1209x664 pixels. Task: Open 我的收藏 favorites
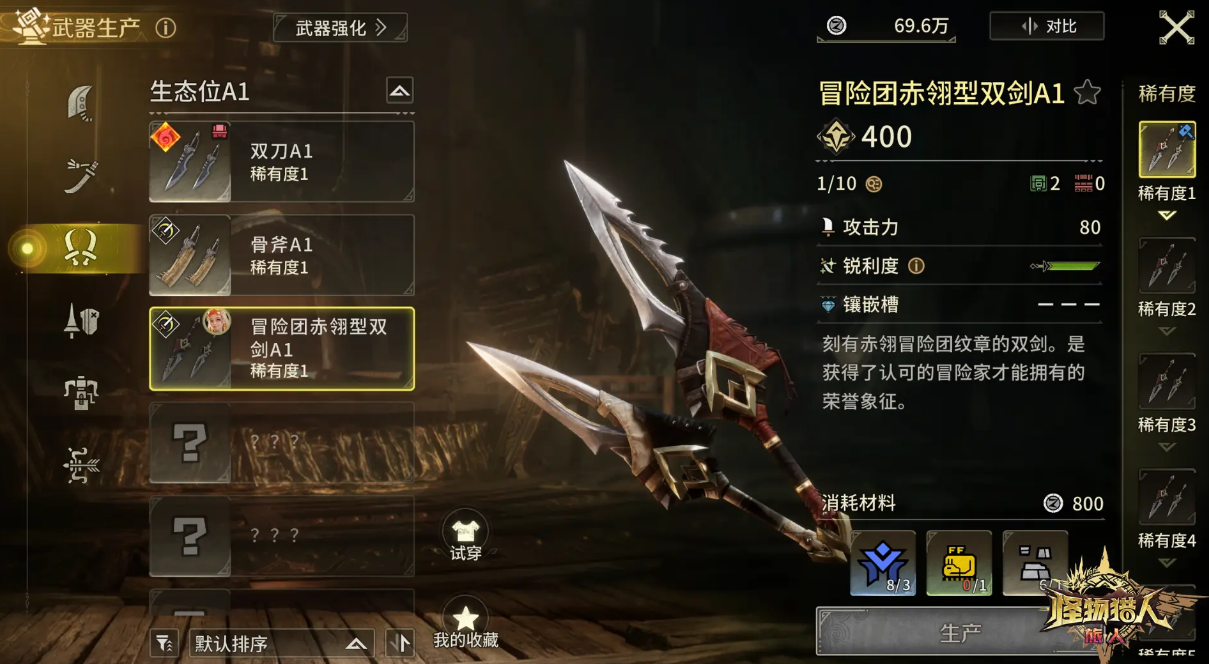(x=465, y=624)
